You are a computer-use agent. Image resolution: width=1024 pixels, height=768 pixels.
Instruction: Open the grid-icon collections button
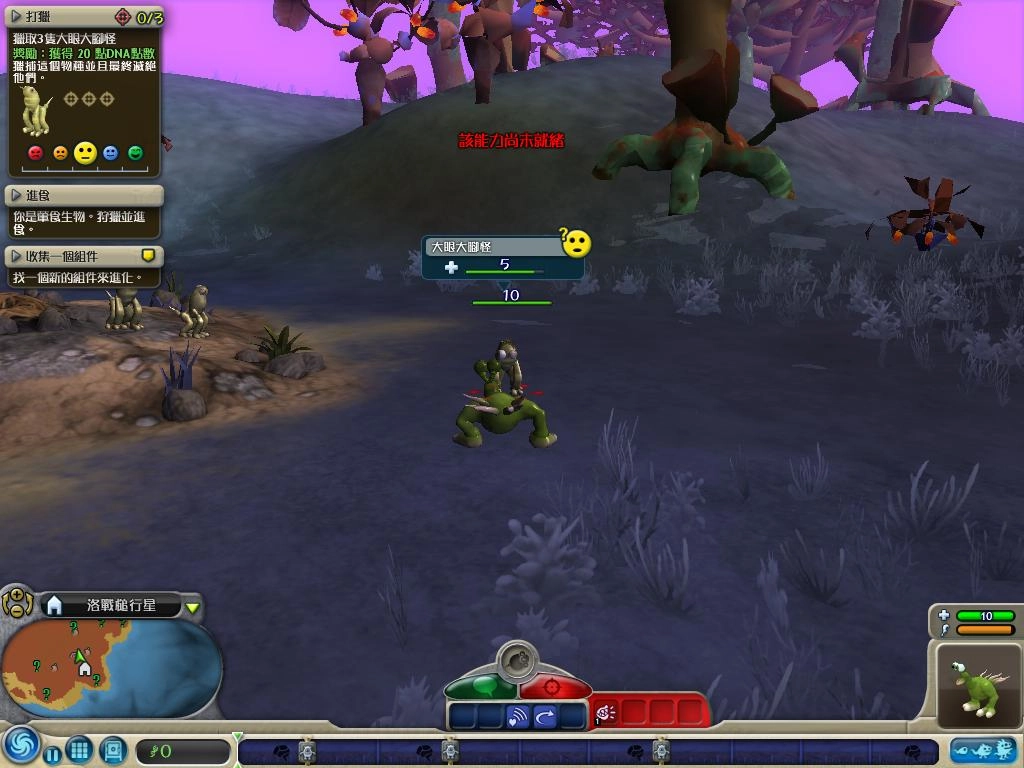79,749
